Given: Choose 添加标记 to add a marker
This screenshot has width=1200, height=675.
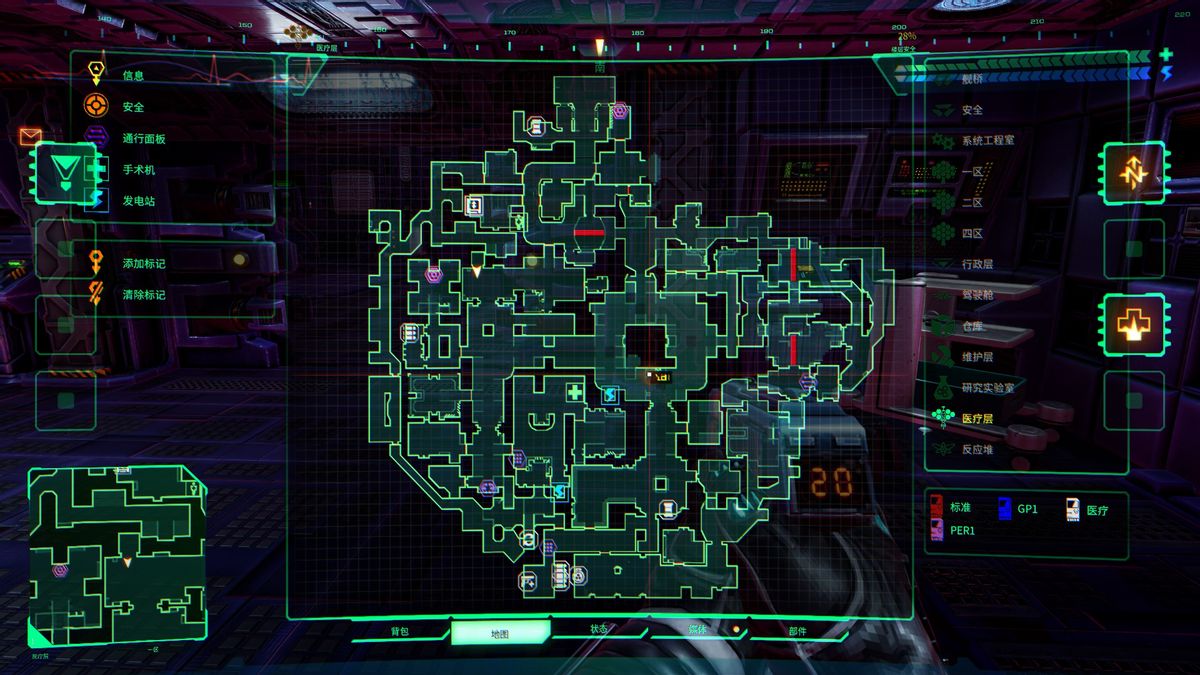Looking at the screenshot, I should click(x=143, y=263).
